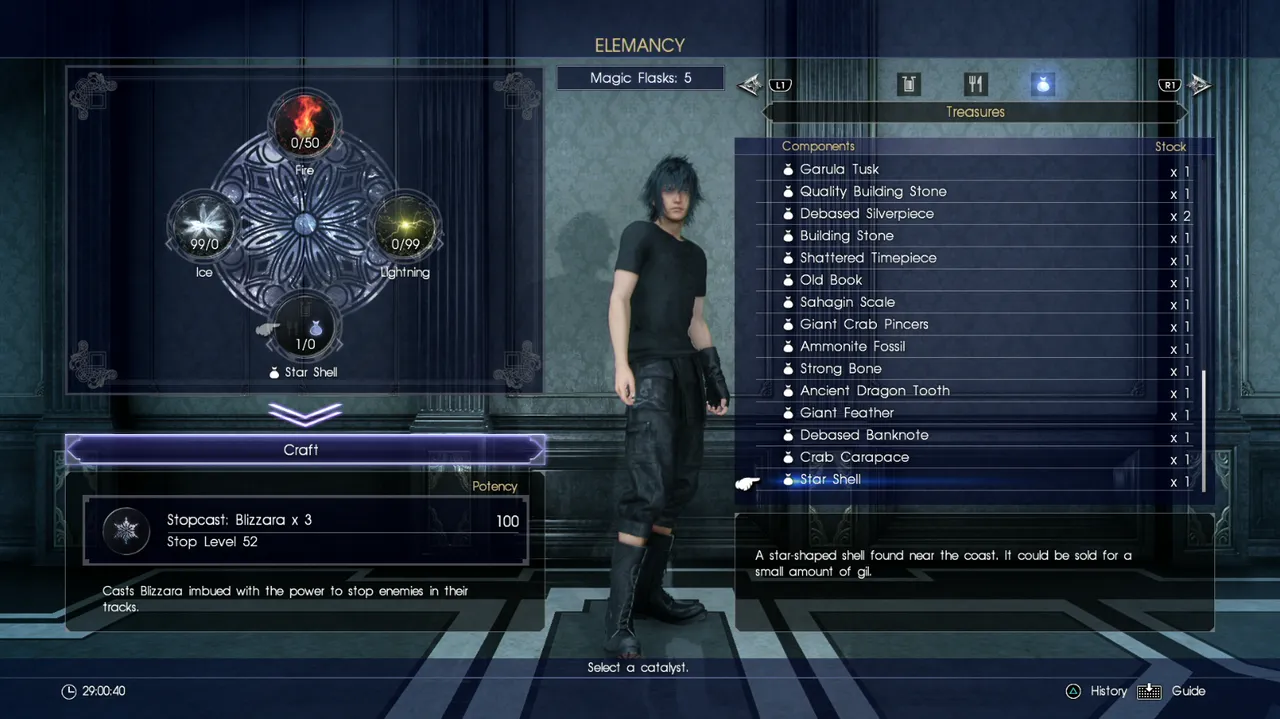Image resolution: width=1280 pixels, height=719 pixels.
Task: Pick Debased Silverpiece as catalyst
Action: tap(866, 214)
